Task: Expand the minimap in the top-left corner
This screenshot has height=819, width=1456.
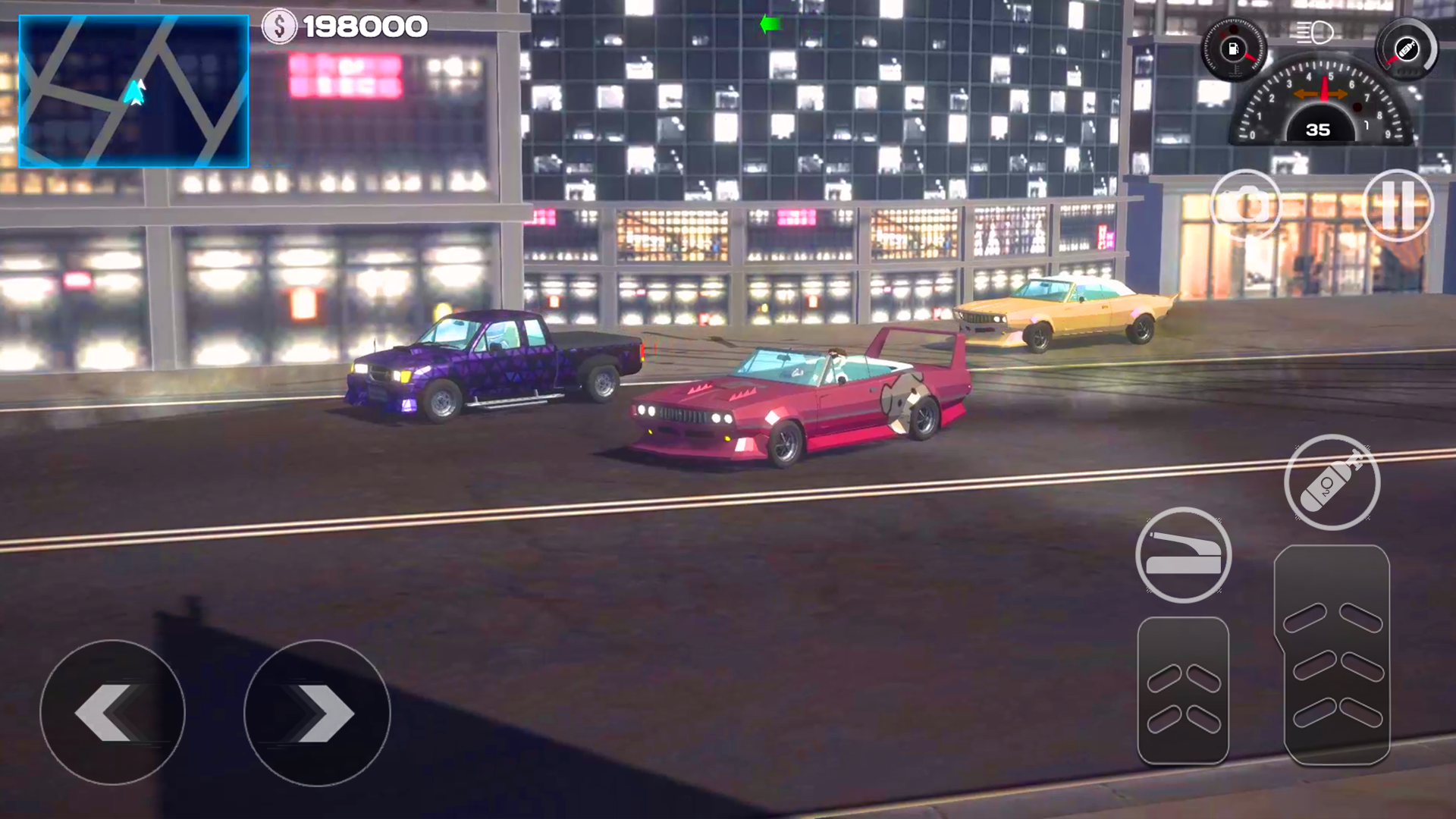Action: pyautogui.click(x=133, y=91)
